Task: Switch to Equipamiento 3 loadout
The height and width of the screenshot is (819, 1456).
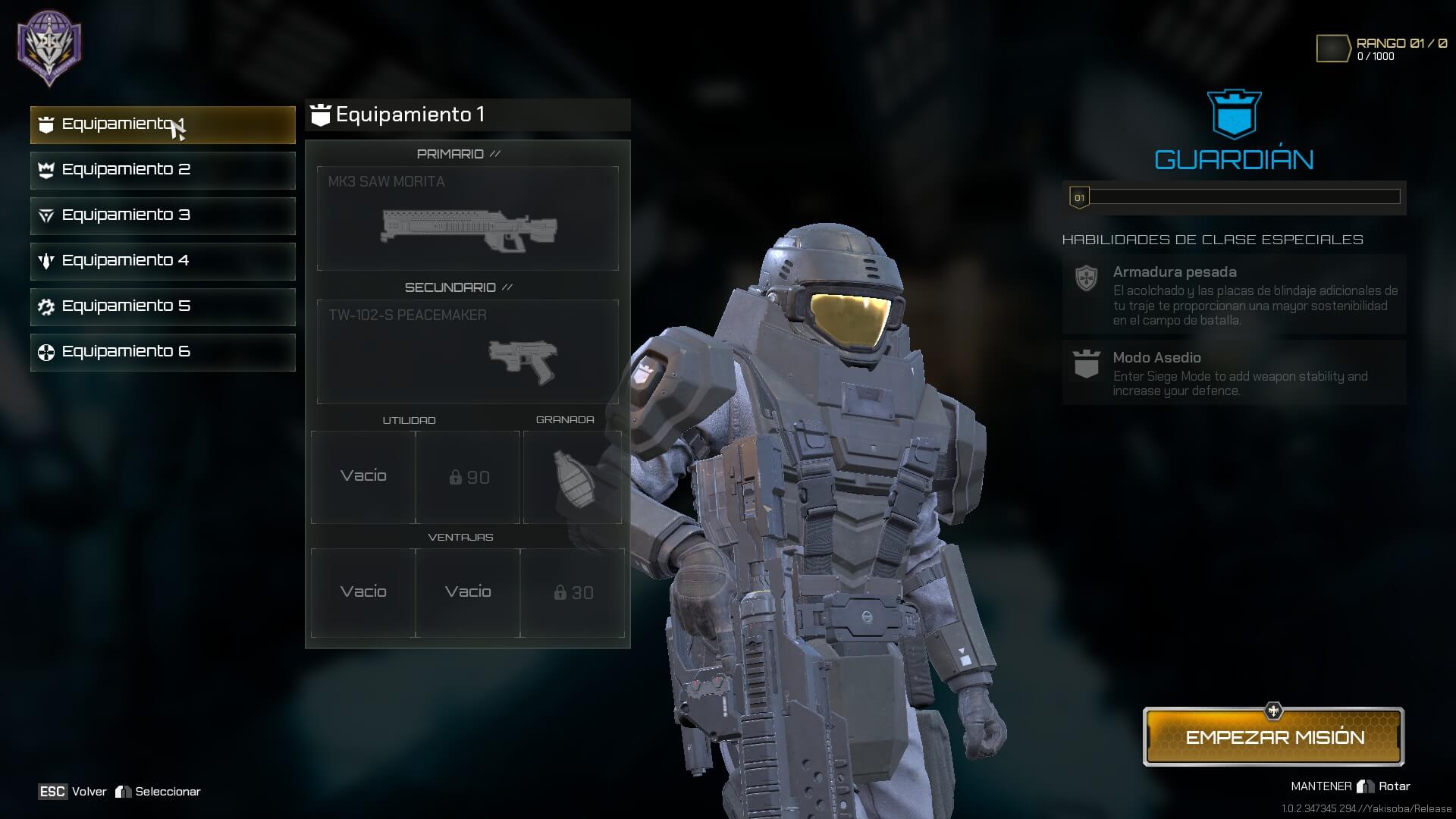Action: (162, 215)
